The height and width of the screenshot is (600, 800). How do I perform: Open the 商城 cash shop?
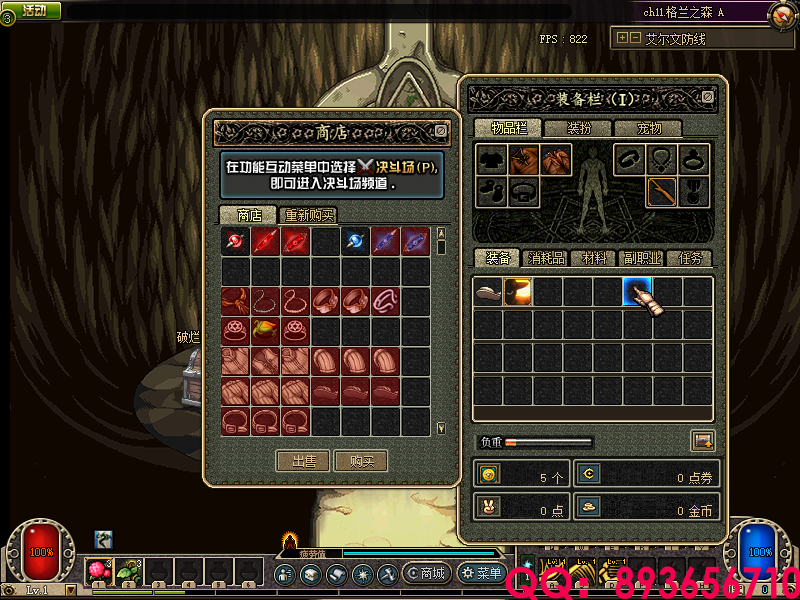click(426, 573)
